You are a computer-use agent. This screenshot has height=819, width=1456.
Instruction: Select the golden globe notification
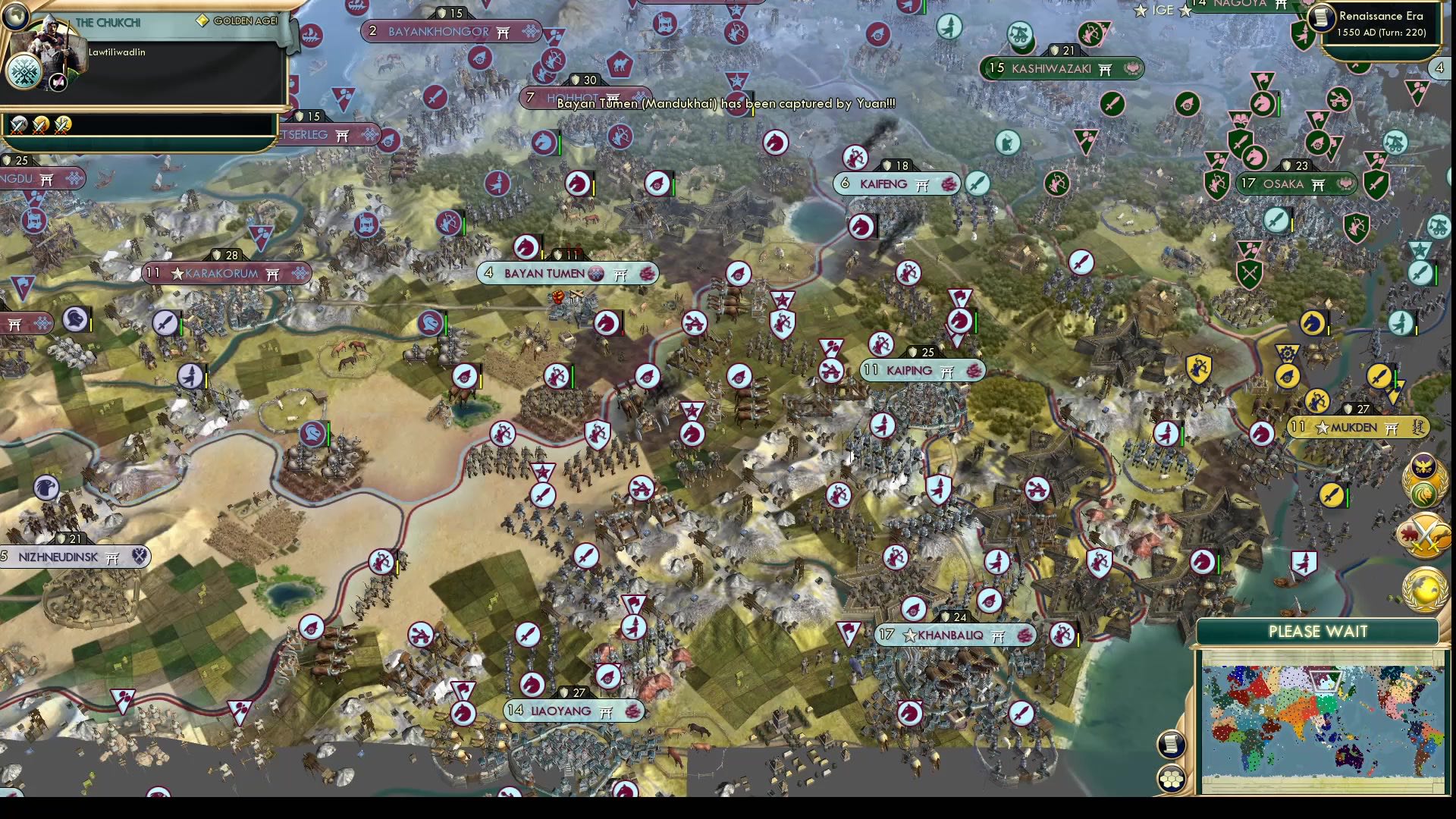pyautogui.click(x=1423, y=589)
